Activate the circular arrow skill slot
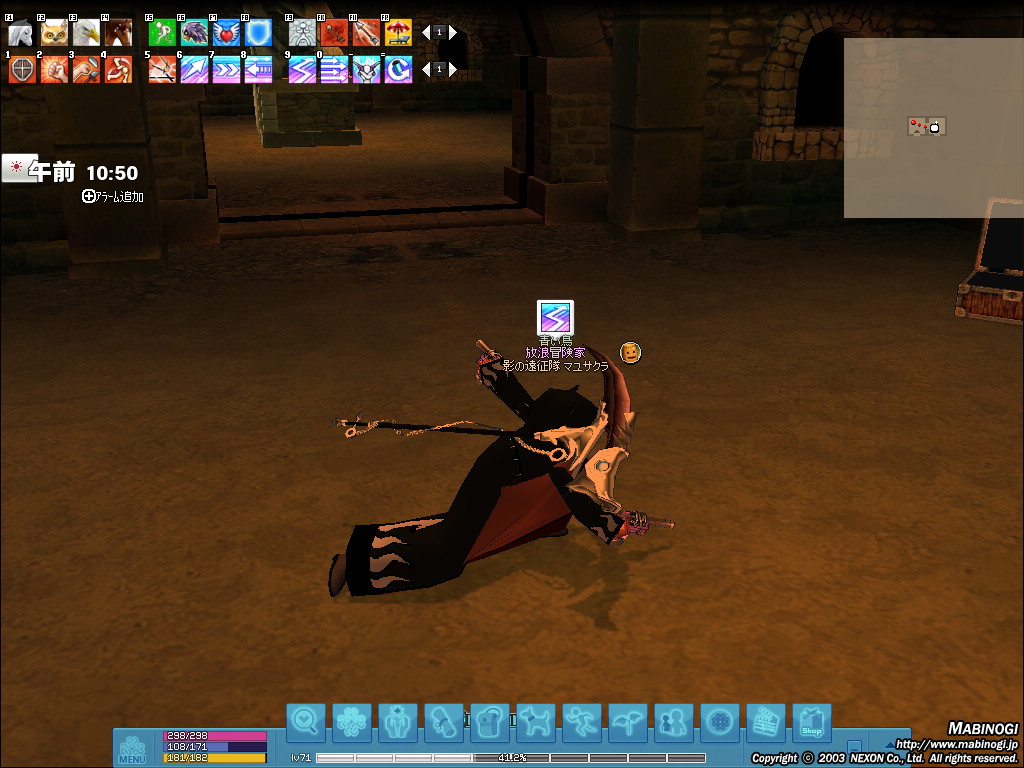 point(398,70)
